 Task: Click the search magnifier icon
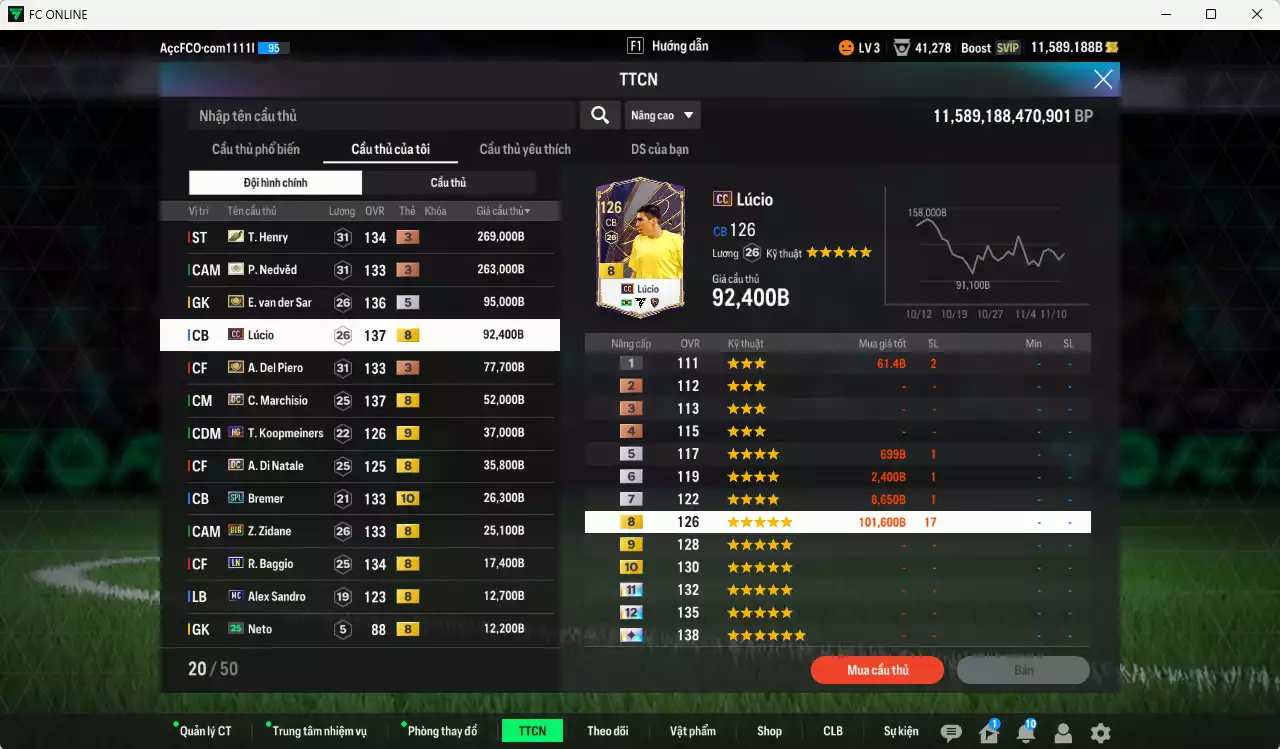599,115
